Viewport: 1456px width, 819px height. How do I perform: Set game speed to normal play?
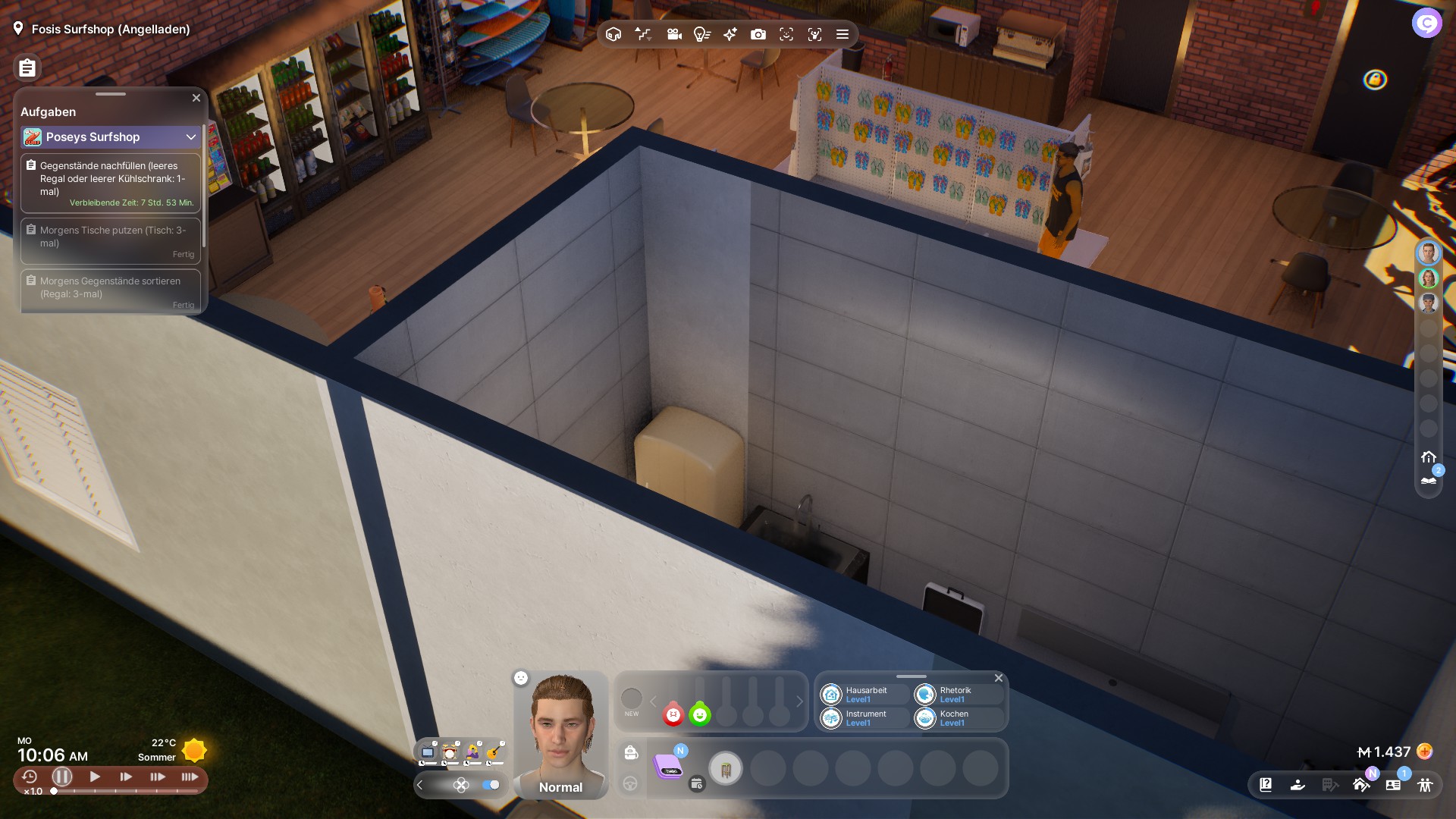coord(95,777)
